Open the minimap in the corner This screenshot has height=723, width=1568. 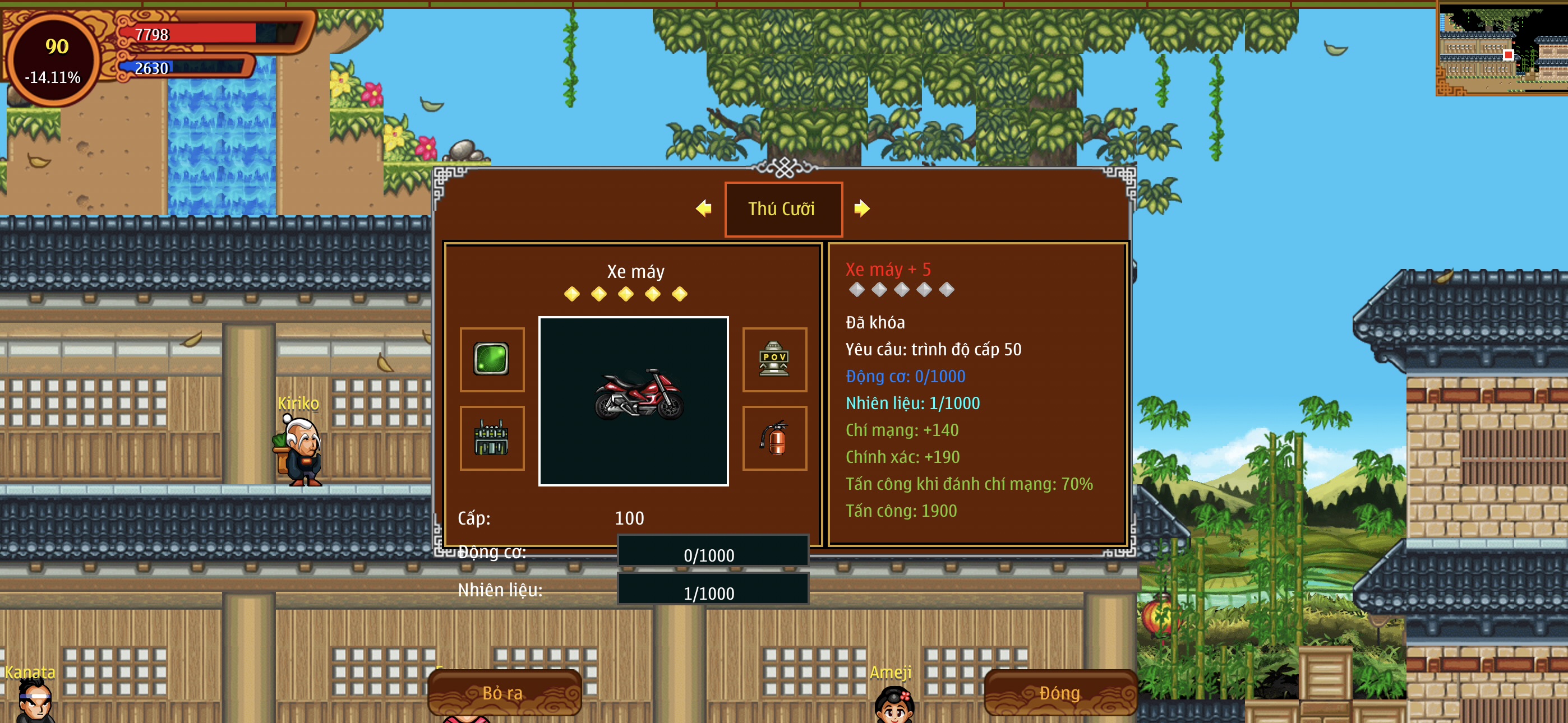(x=1502, y=49)
